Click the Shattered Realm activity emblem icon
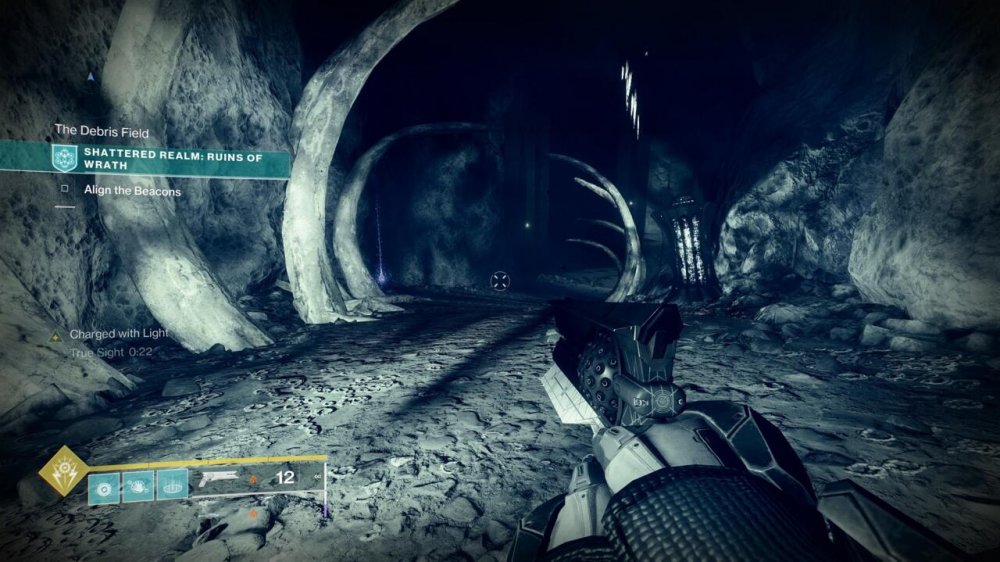Image resolution: width=1000 pixels, height=562 pixels. (66, 159)
